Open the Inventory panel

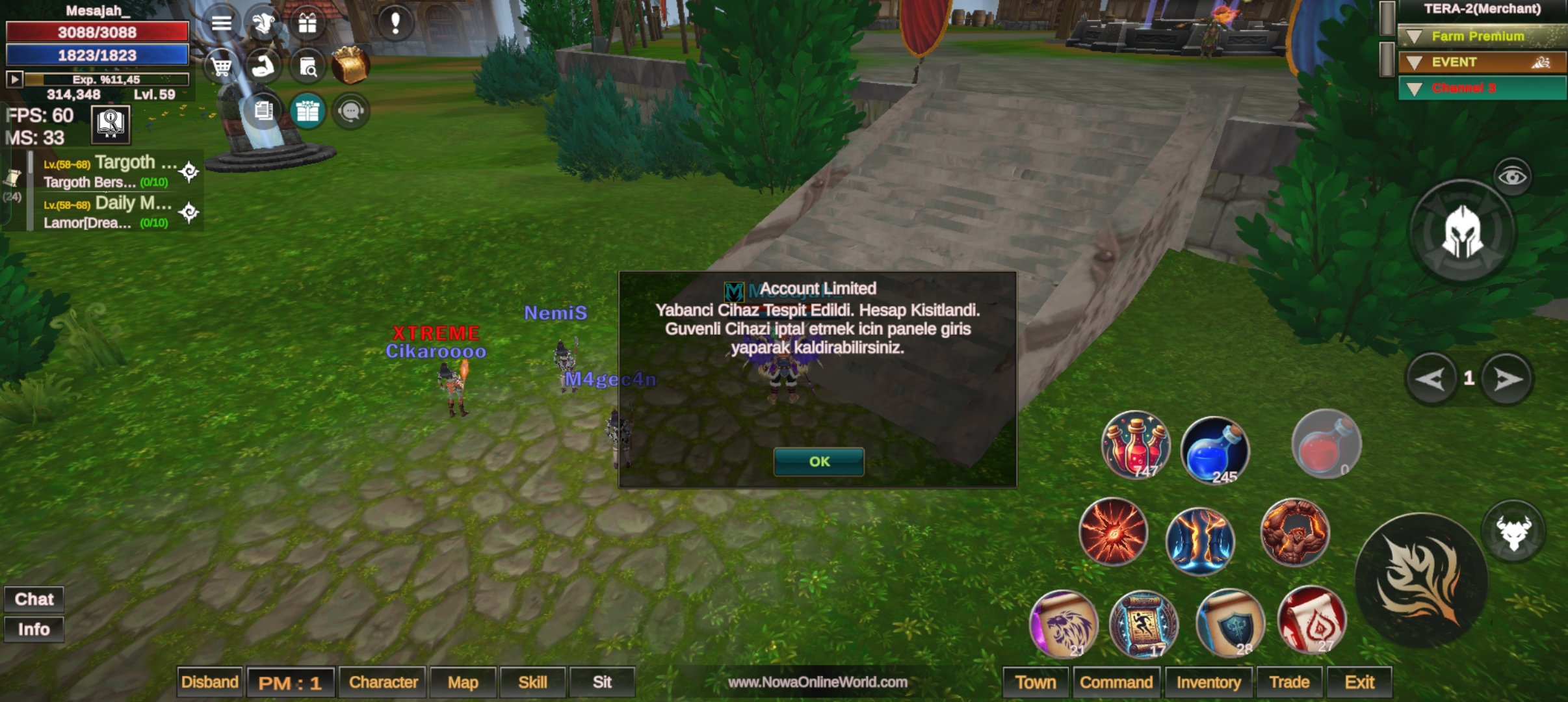(1209, 682)
